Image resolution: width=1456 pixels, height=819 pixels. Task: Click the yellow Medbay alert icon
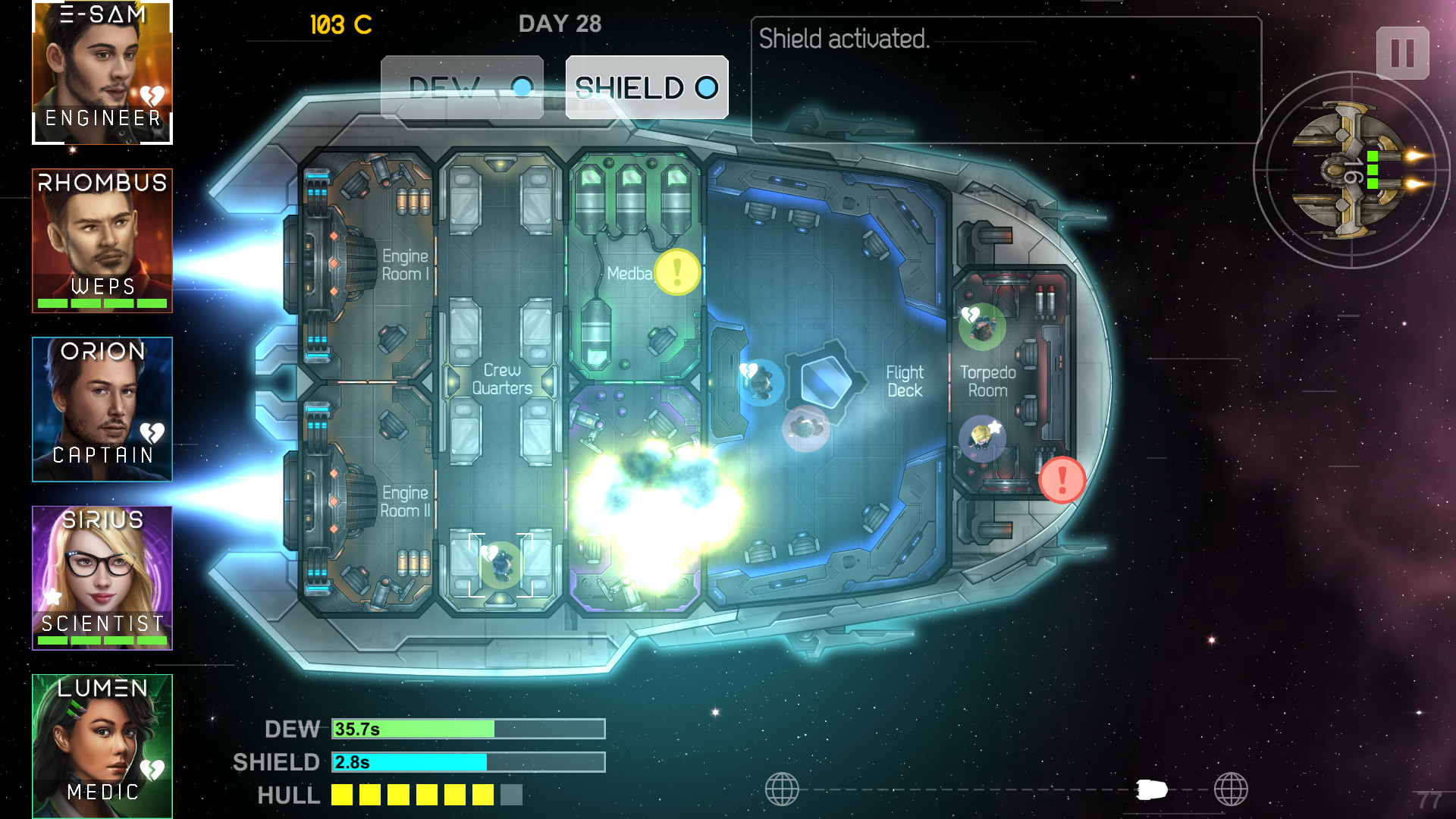(677, 272)
